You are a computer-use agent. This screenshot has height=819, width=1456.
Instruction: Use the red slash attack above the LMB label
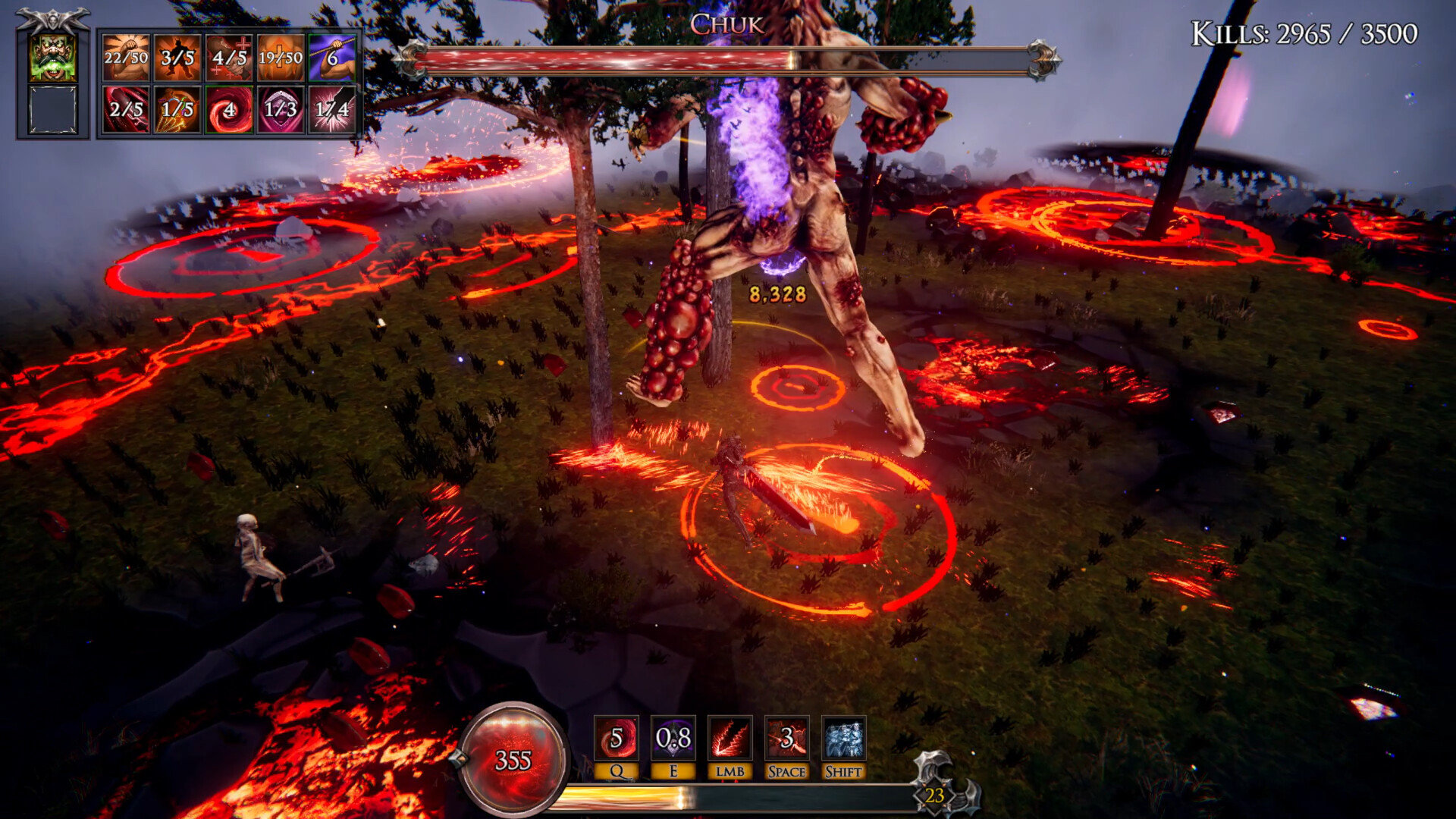click(730, 738)
